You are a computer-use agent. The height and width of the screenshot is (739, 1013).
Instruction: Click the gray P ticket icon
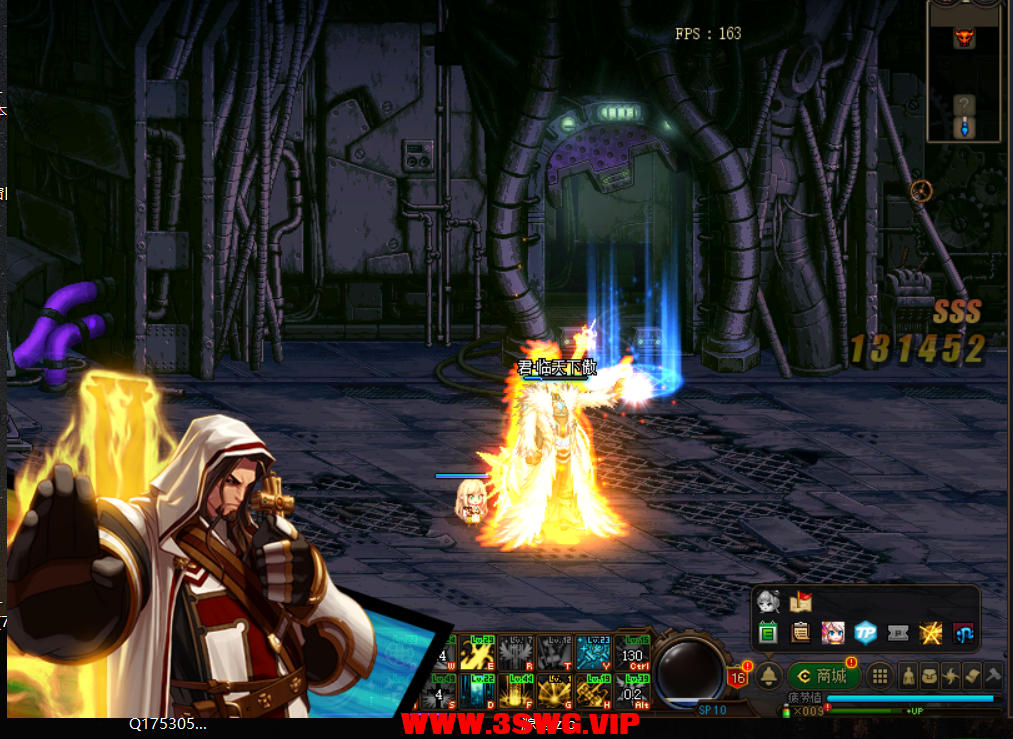click(898, 632)
